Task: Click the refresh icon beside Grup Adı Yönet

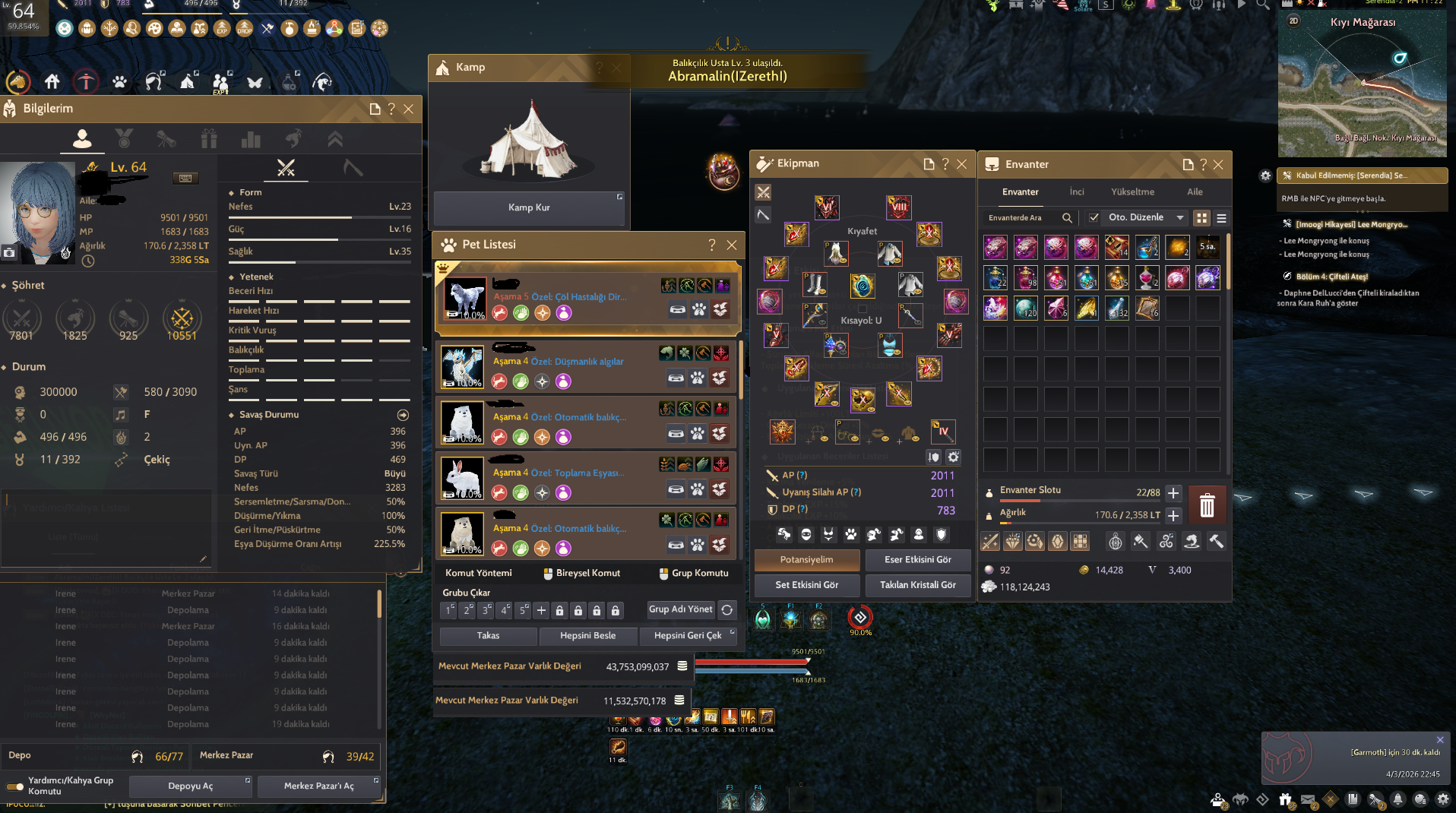Action: coord(727,609)
